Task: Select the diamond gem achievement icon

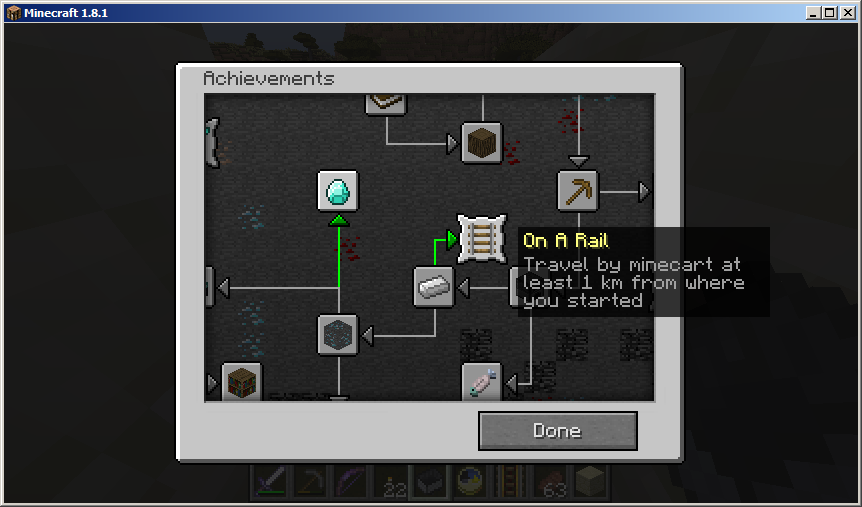Action: coord(338,191)
